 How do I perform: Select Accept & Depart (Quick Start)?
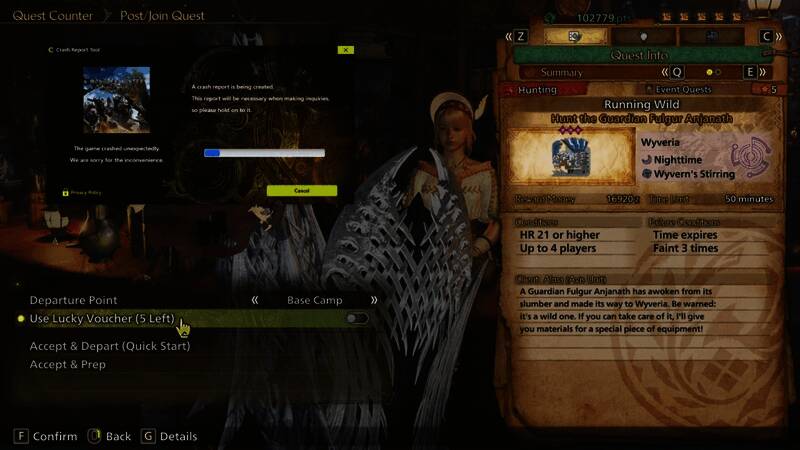[110, 346]
